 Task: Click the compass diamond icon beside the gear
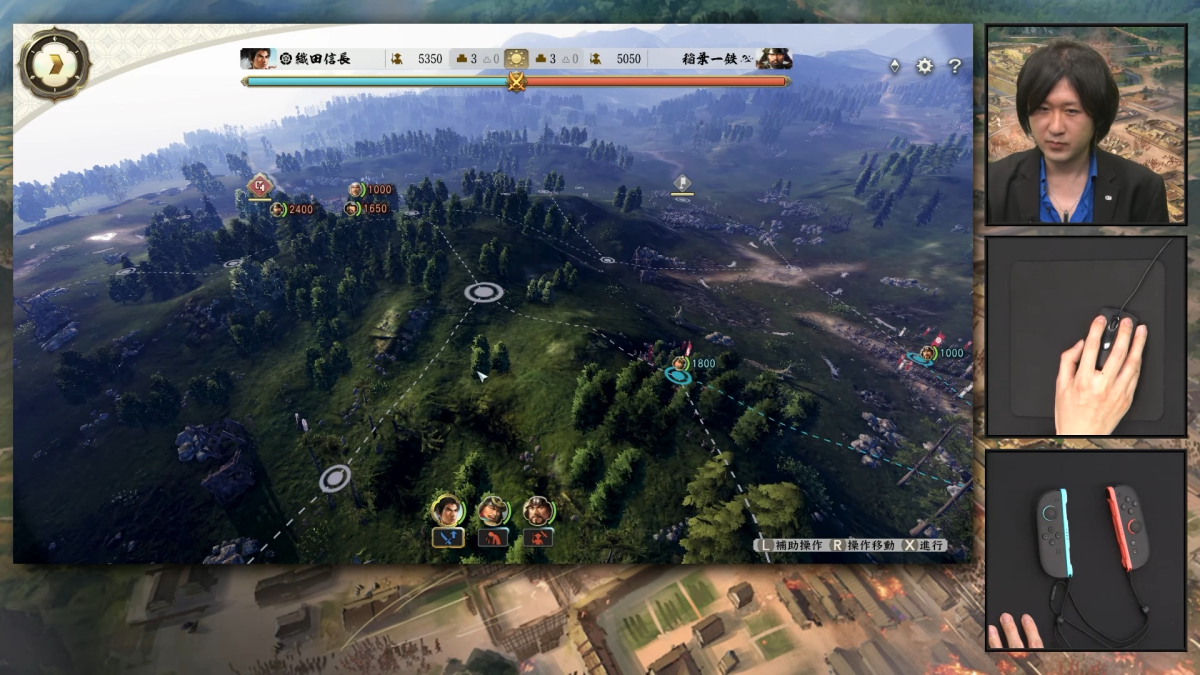tap(894, 66)
